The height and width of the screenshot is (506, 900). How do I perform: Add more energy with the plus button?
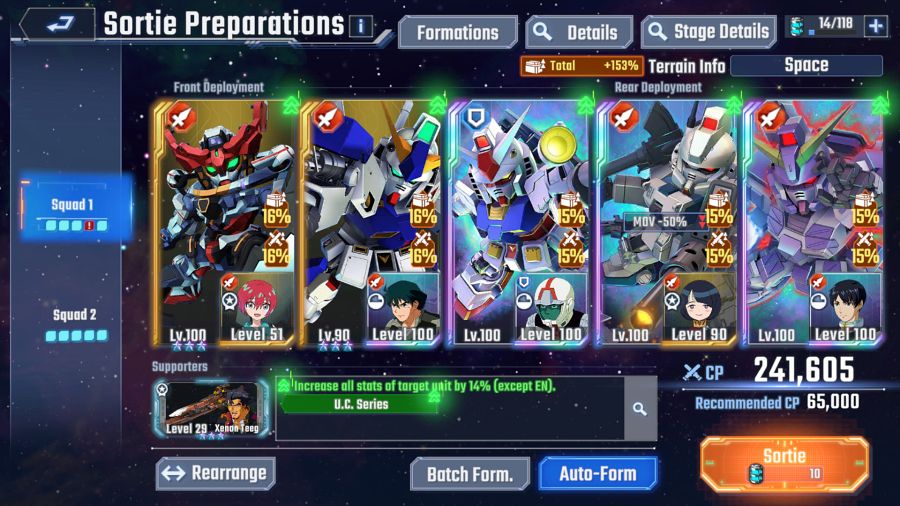point(876,26)
